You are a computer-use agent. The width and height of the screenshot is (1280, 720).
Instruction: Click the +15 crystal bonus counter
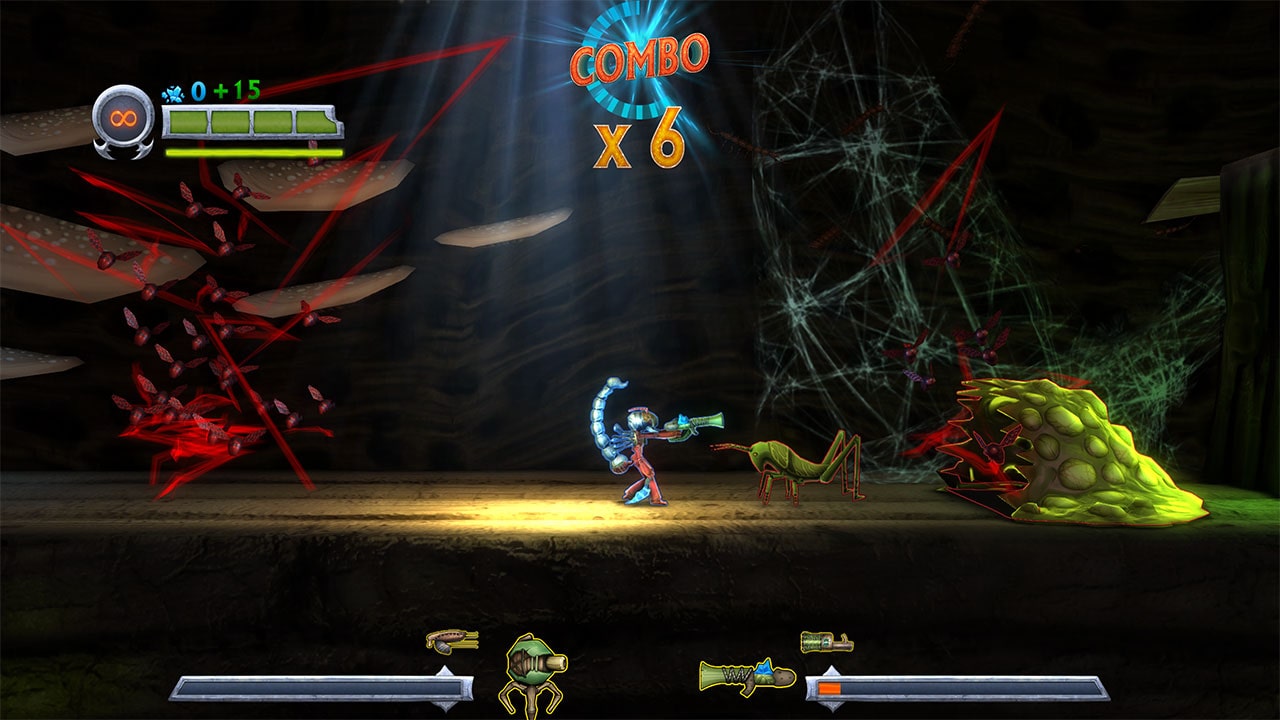pyautogui.click(x=235, y=89)
